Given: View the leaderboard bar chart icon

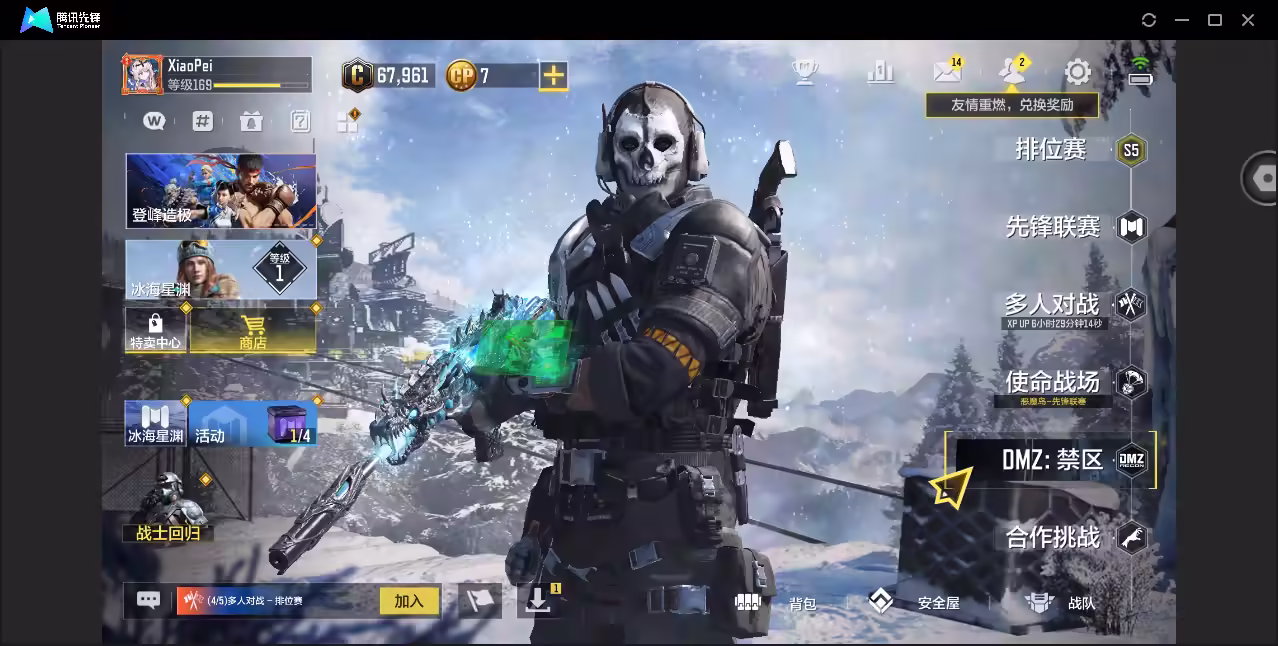Looking at the screenshot, I should pos(880,71).
